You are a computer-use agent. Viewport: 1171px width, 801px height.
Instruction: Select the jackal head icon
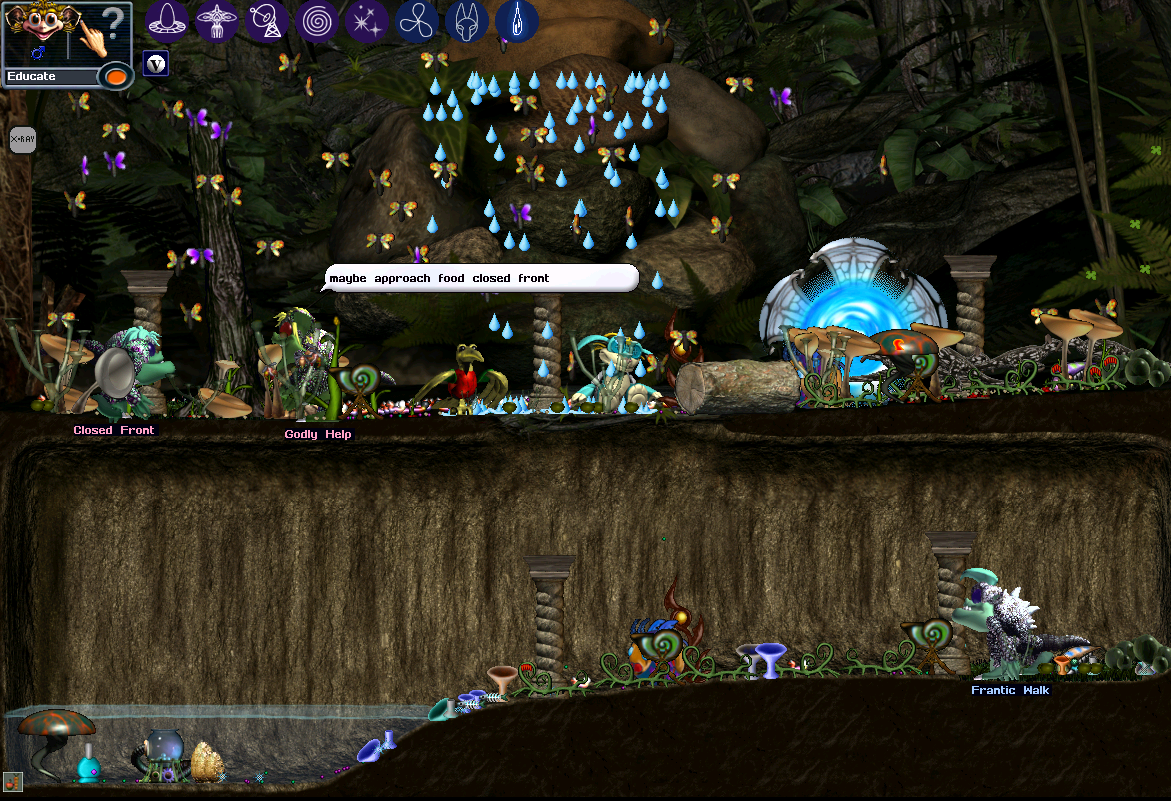point(466,20)
